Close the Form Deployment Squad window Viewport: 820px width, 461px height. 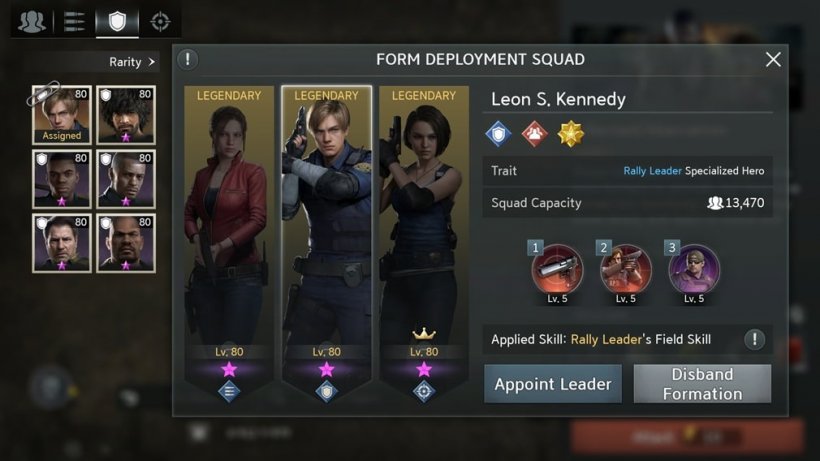pyautogui.click(x=773, y=60)
